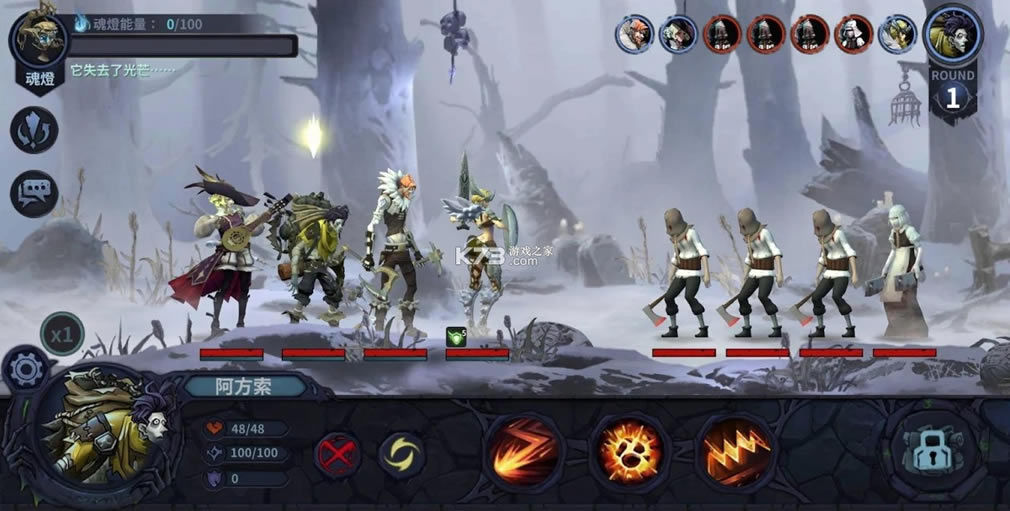Activate the yellow swirl action button
Screen dimensions: 1010x511
pyautogui.click(x=402, y=455)
